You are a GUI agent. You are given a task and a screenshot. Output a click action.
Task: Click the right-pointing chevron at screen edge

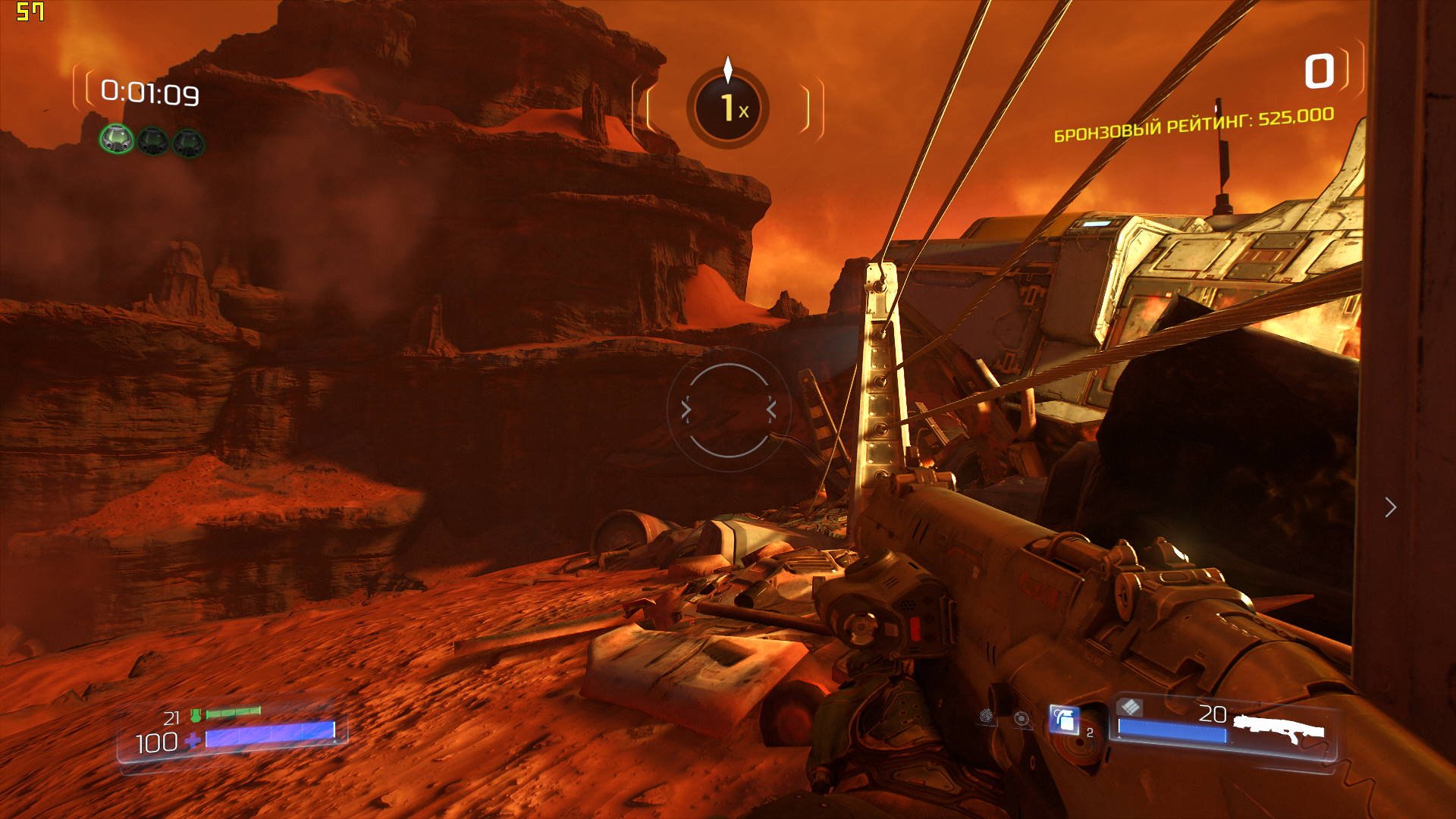click(x=1390, y=507)
